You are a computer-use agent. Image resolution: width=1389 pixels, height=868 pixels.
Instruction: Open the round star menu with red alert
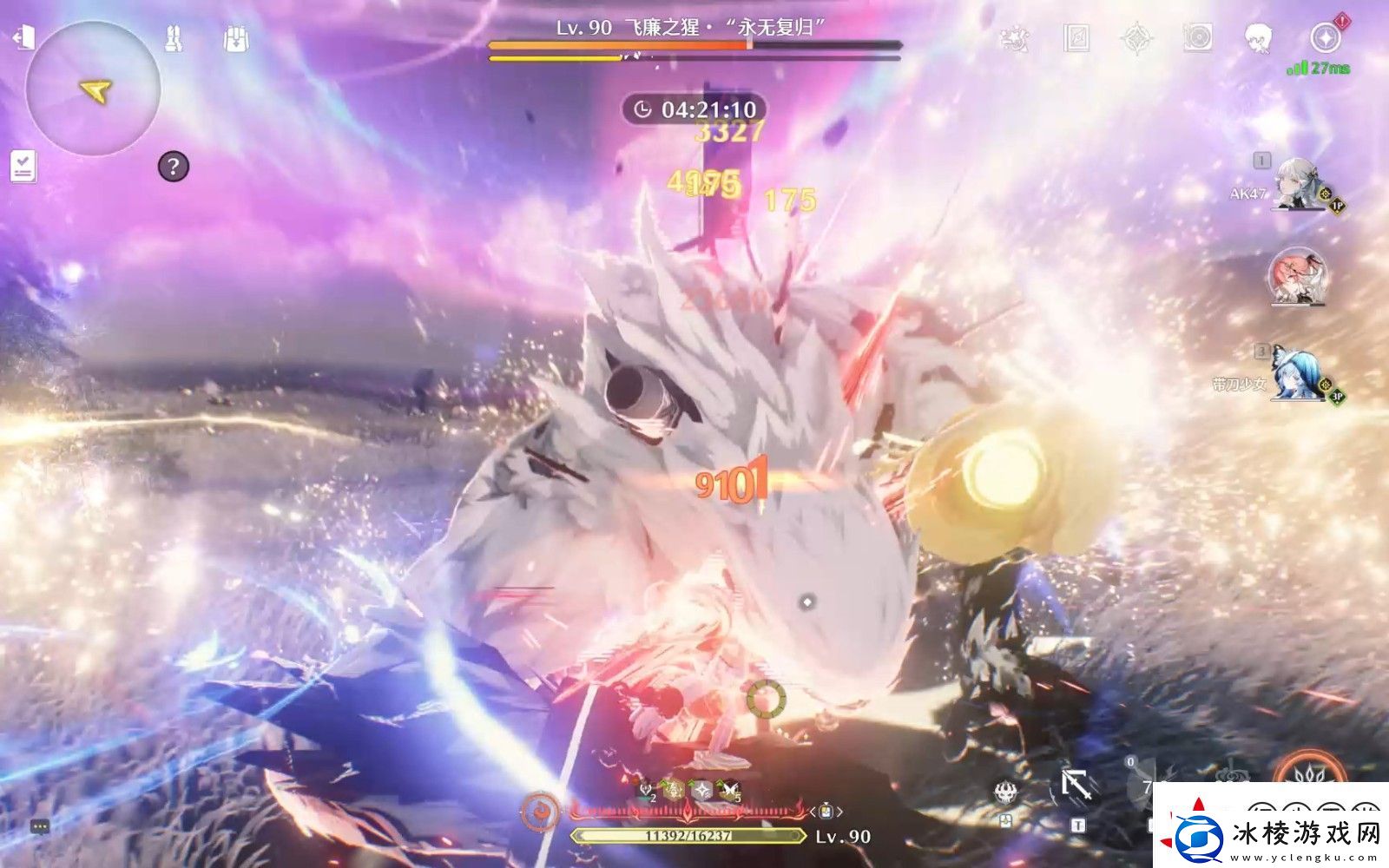[1325, 39]
